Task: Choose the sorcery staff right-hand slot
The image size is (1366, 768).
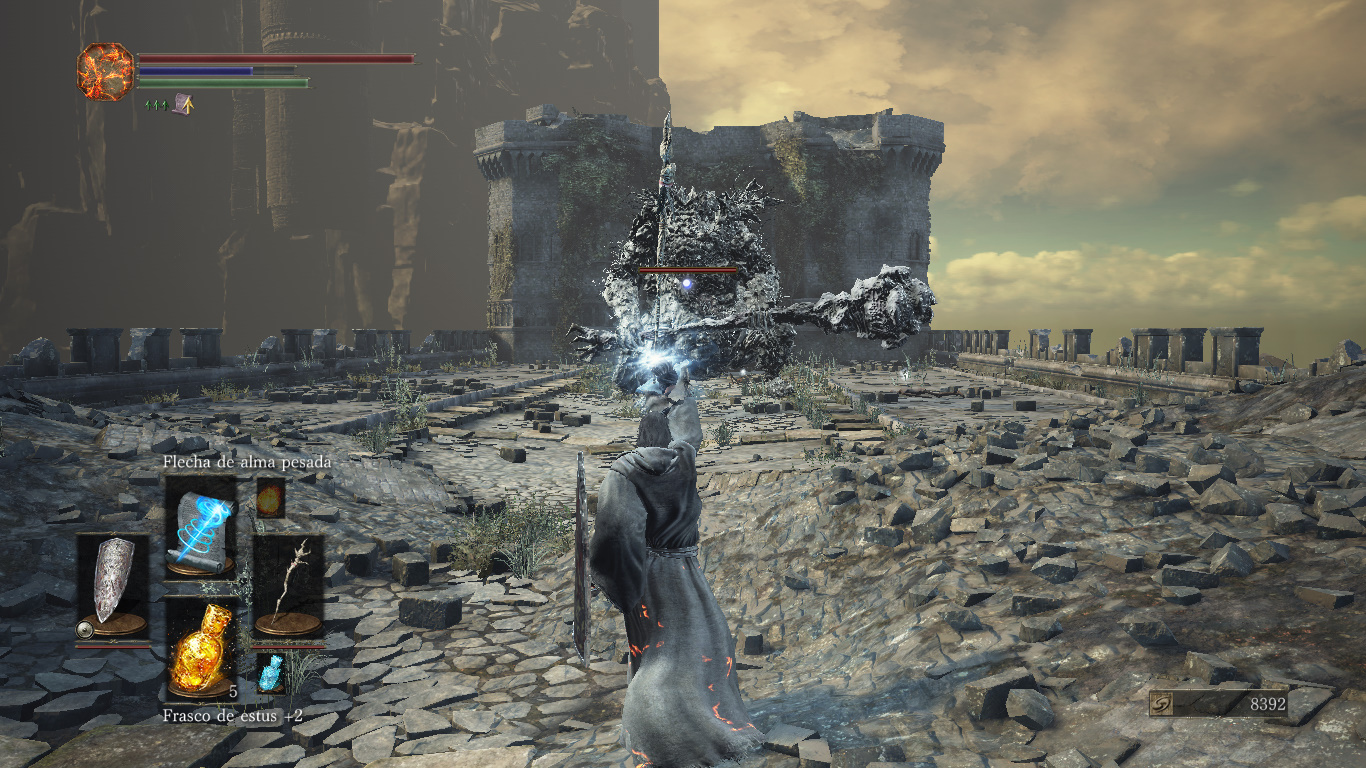Action: click(x=288, y=587)
